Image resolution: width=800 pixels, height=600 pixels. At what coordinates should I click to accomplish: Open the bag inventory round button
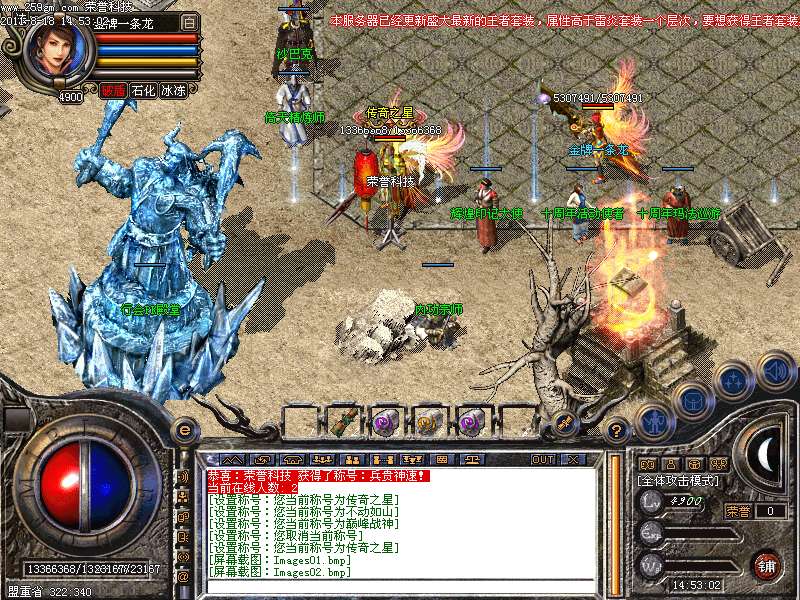coord(692,400)
